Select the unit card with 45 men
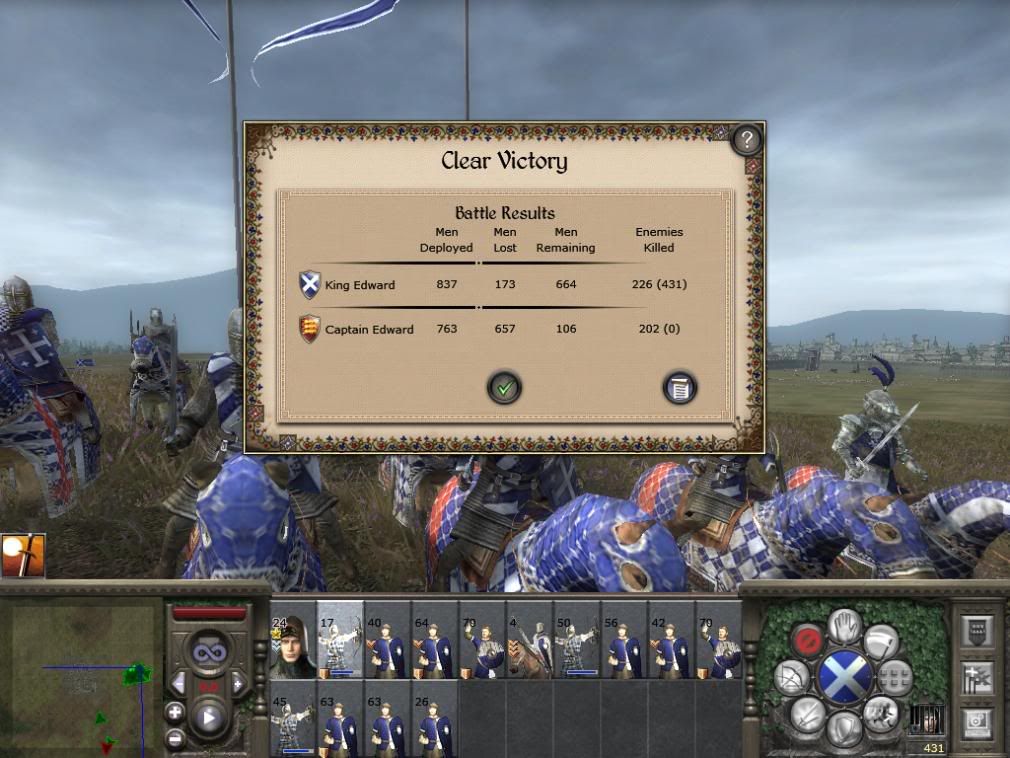 pyautogui.click(x=292, y=718)
